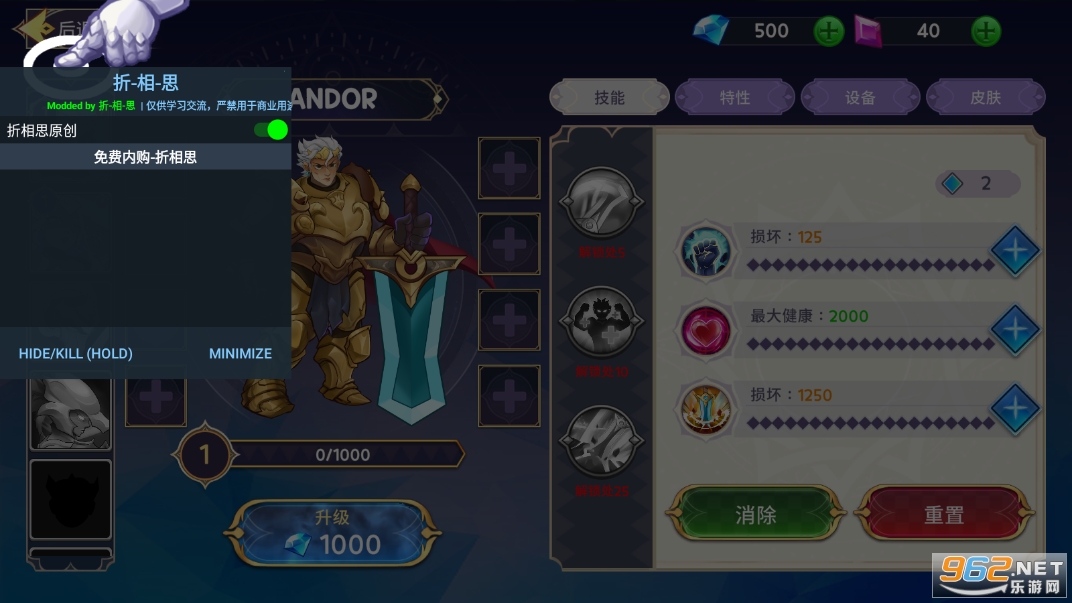Show the 皮肤 skins tab
The height and width of the screenshot is (603, 1072).
tap(985, 98)
